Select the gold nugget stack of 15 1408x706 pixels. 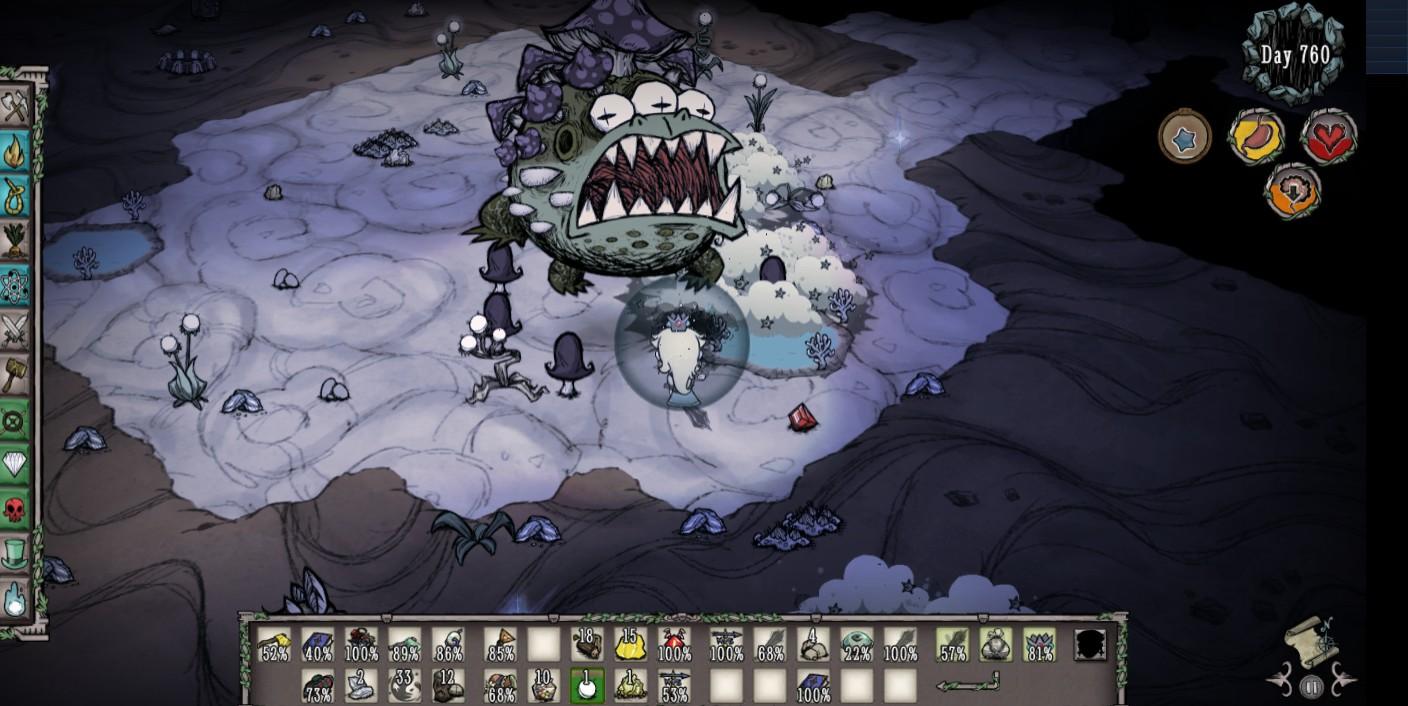(630, 645)
